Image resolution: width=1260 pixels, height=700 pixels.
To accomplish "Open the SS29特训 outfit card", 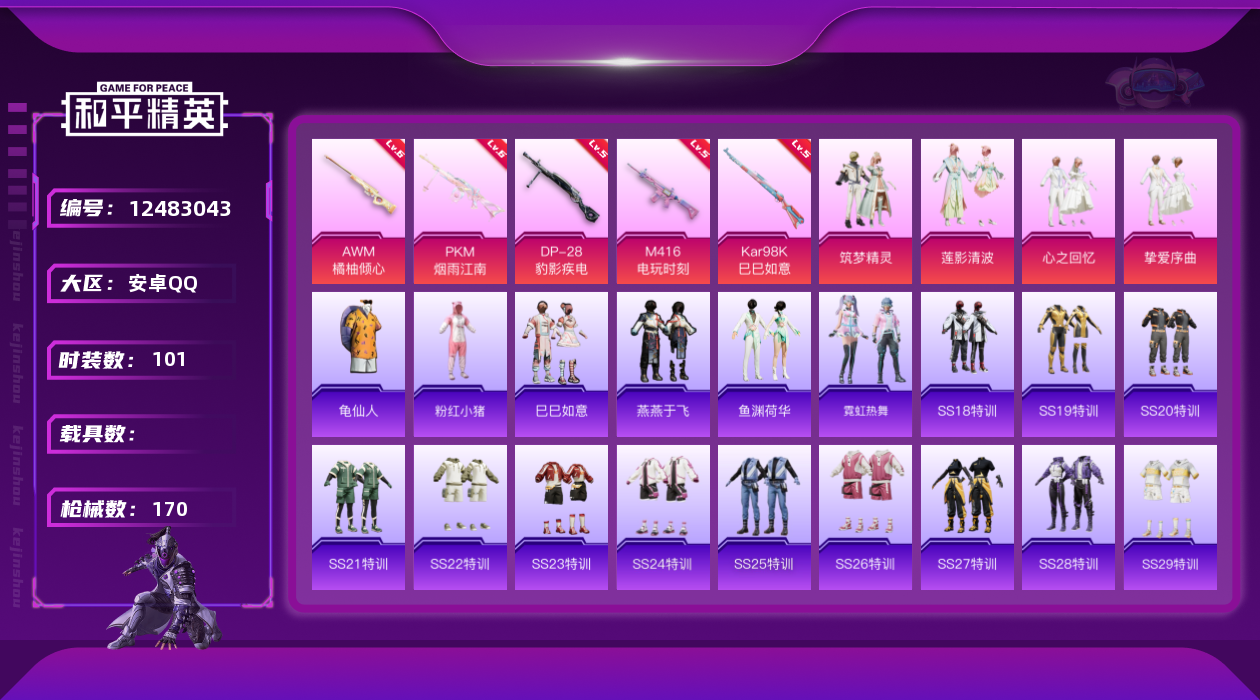I will [1170, 517].
